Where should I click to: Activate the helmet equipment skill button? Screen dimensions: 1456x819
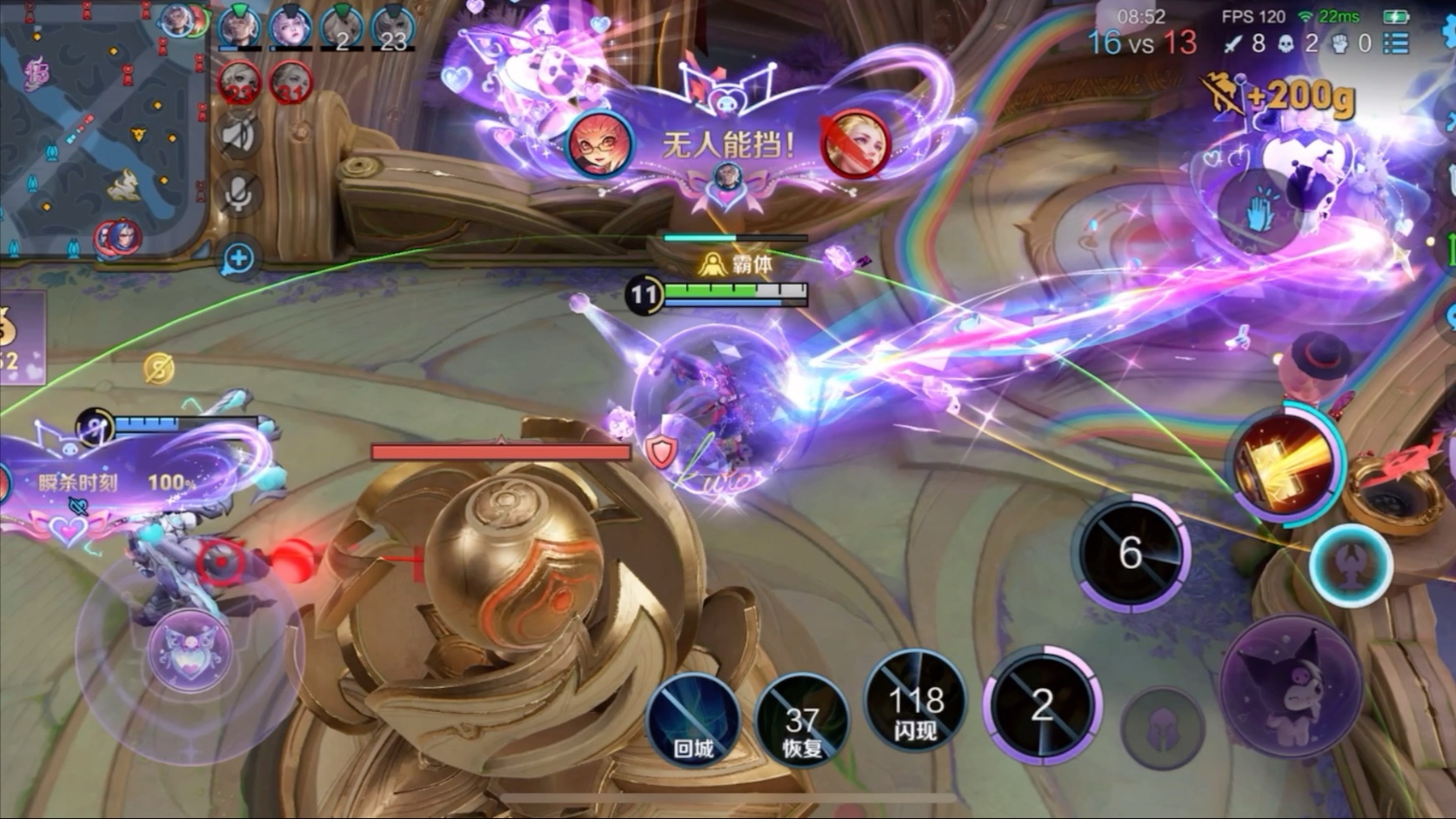[1162, 729]
